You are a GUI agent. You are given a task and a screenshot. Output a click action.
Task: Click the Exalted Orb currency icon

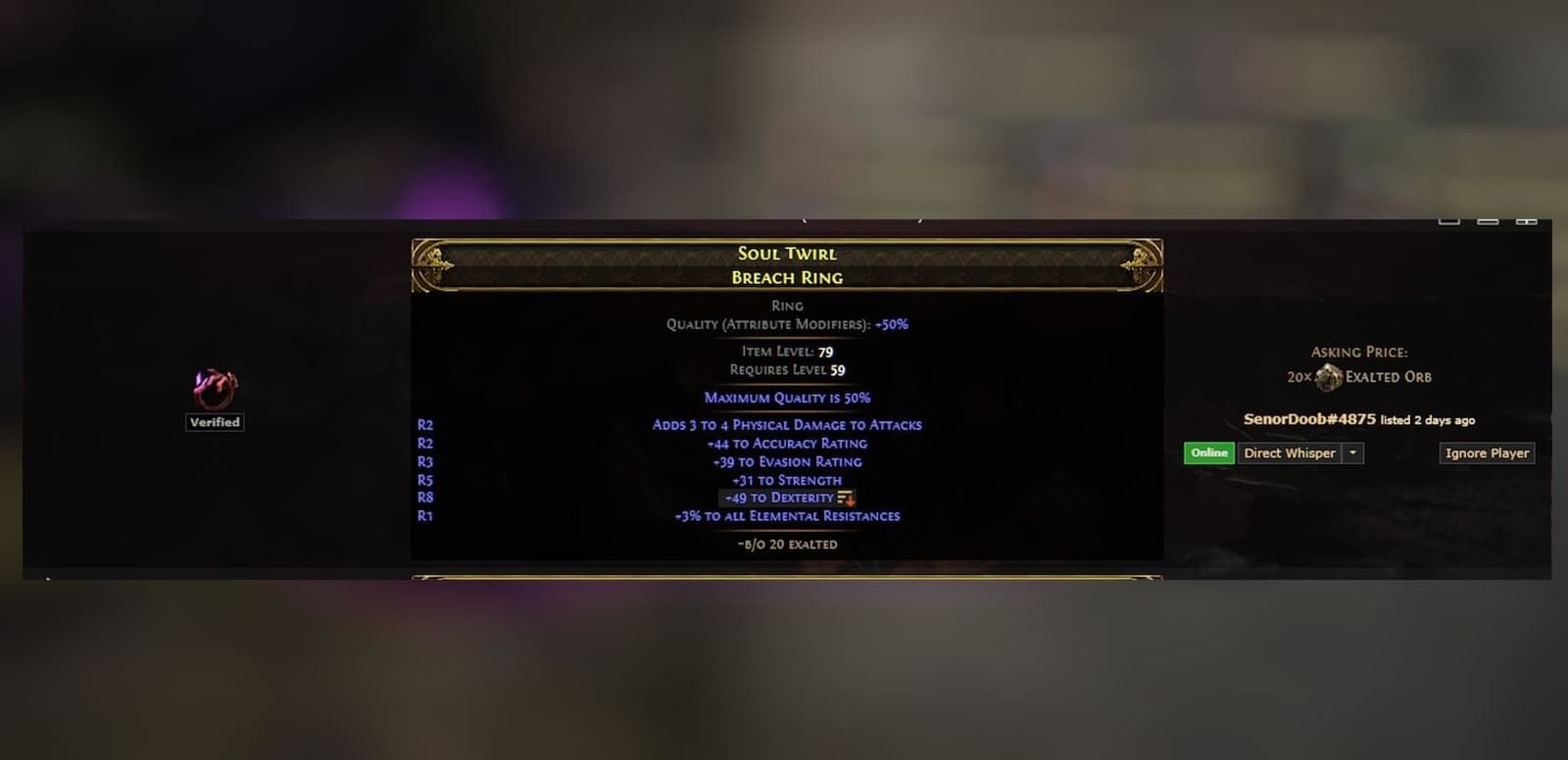tap(1331, 375)
